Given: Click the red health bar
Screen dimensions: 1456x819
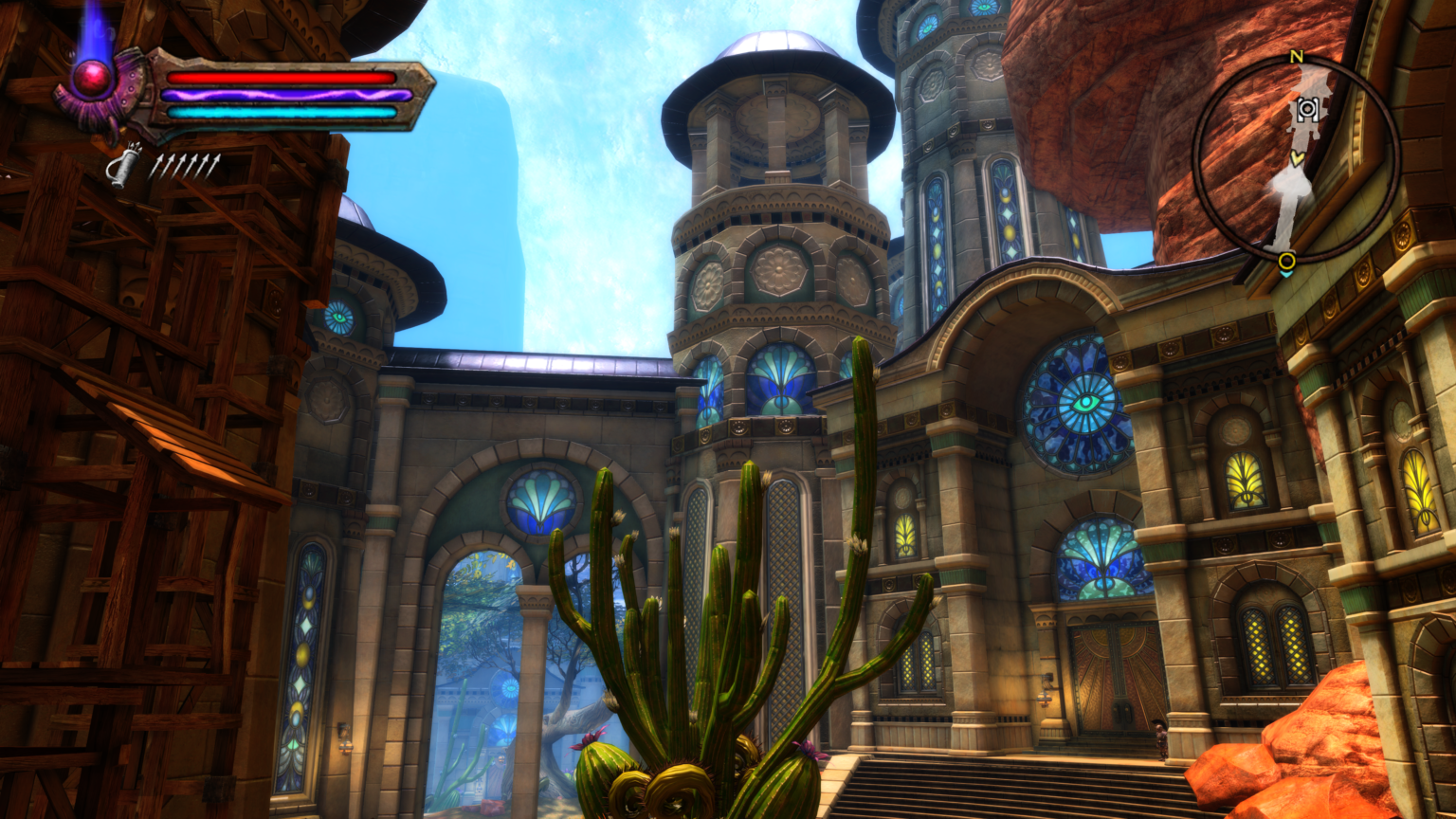Looking at the screenshot, I should [280, 76].
